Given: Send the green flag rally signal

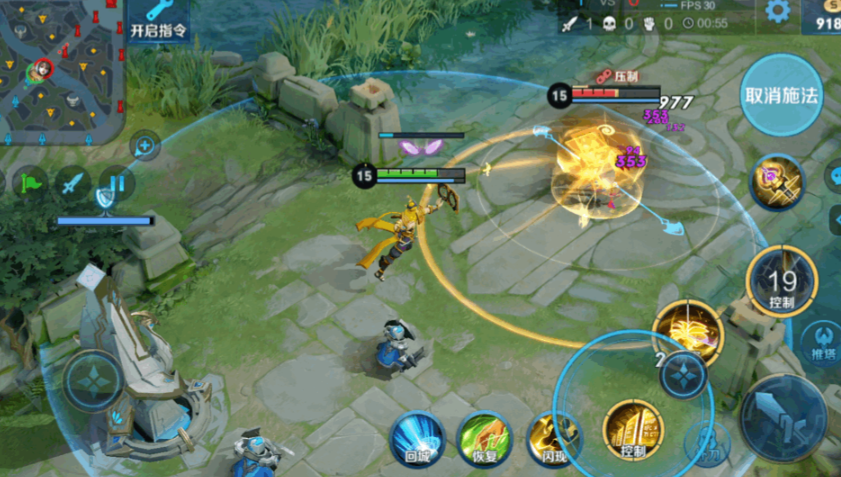Looking at the screenshot, I should [31, 183].
